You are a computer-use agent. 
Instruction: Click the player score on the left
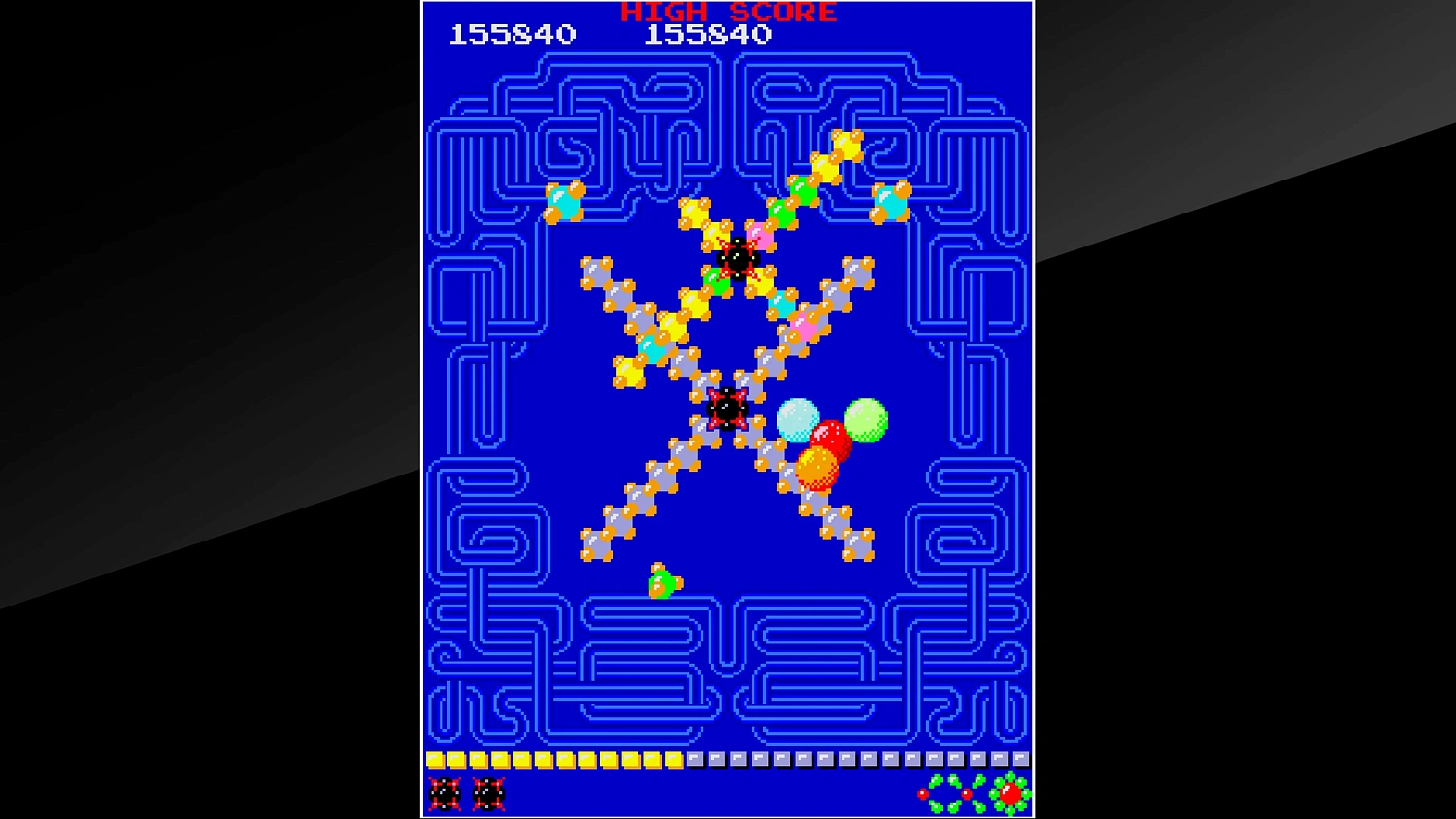[x=513, y=34]
